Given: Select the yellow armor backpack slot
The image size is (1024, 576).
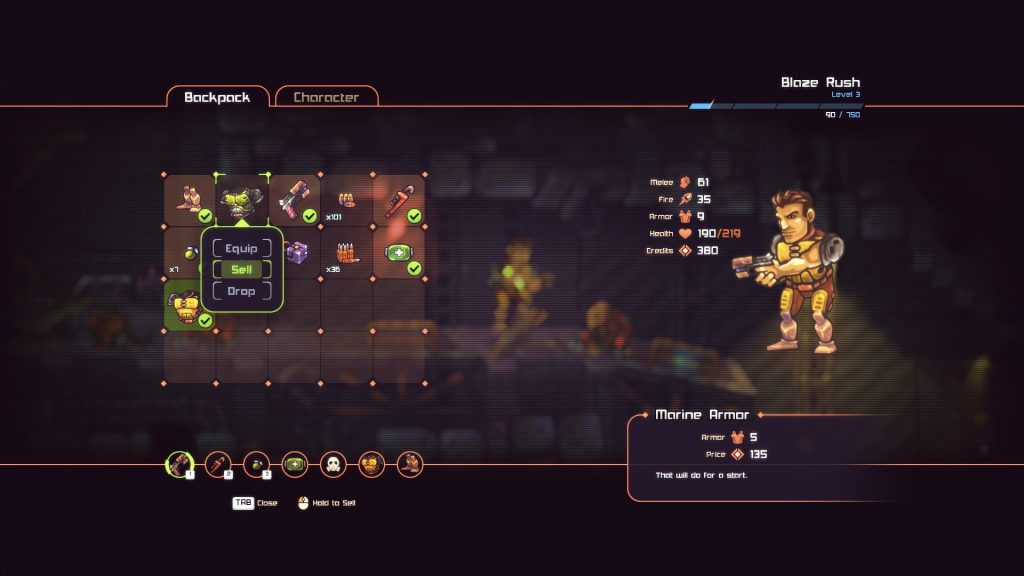Looking at the screenshot, I should (190, 305).
